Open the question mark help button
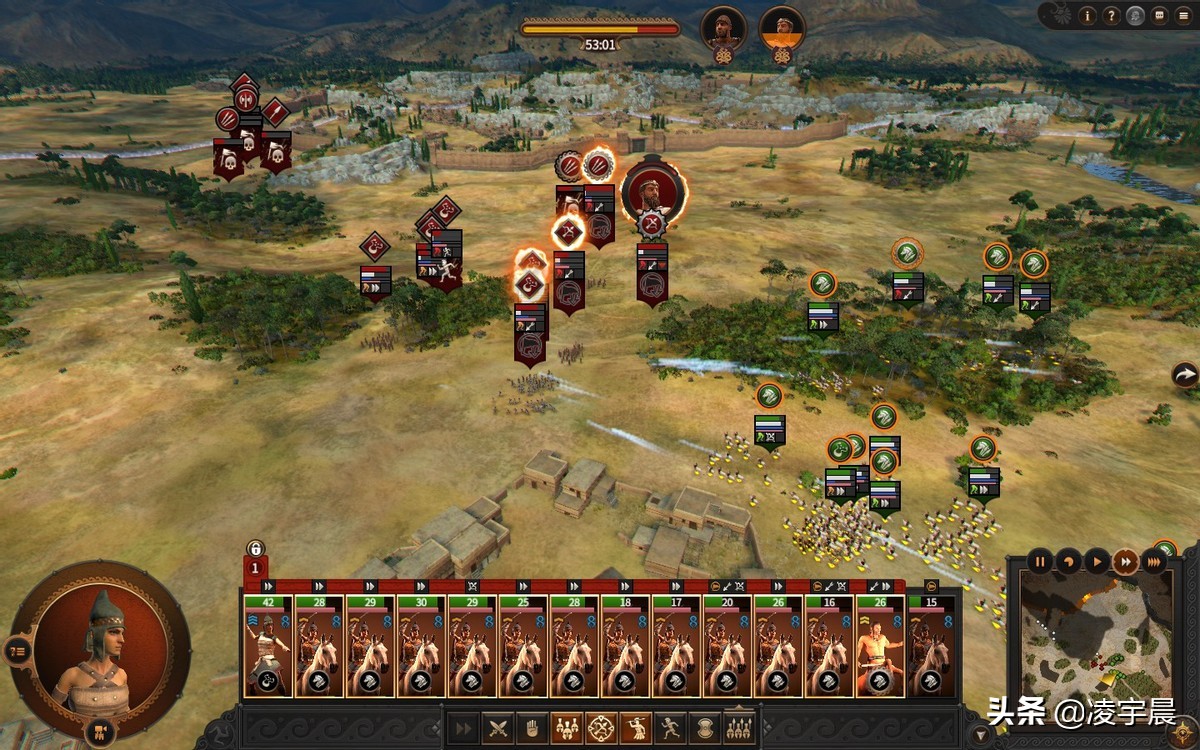The width and height of the screenshot is (1200, 750). point(1111,15)
